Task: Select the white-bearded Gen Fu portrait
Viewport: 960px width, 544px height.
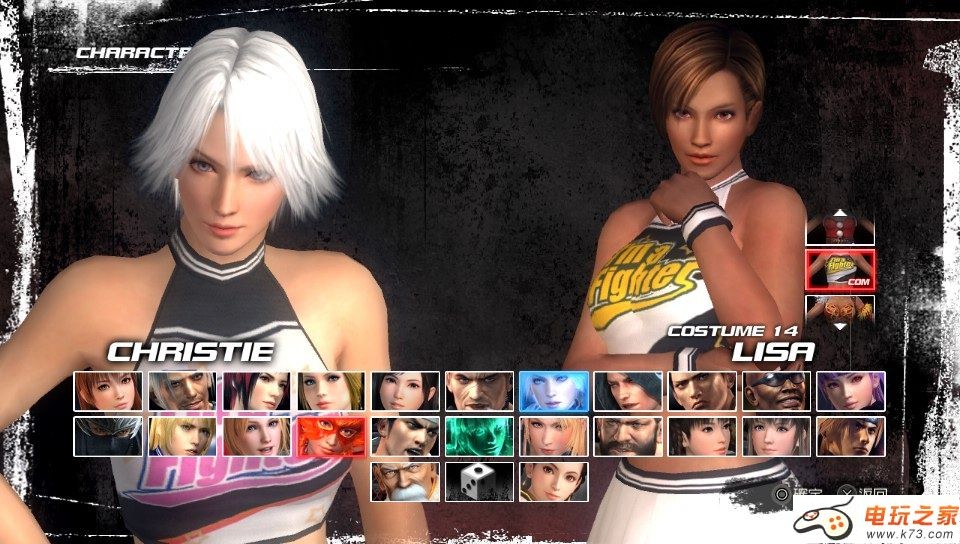Action: point(405,482)
